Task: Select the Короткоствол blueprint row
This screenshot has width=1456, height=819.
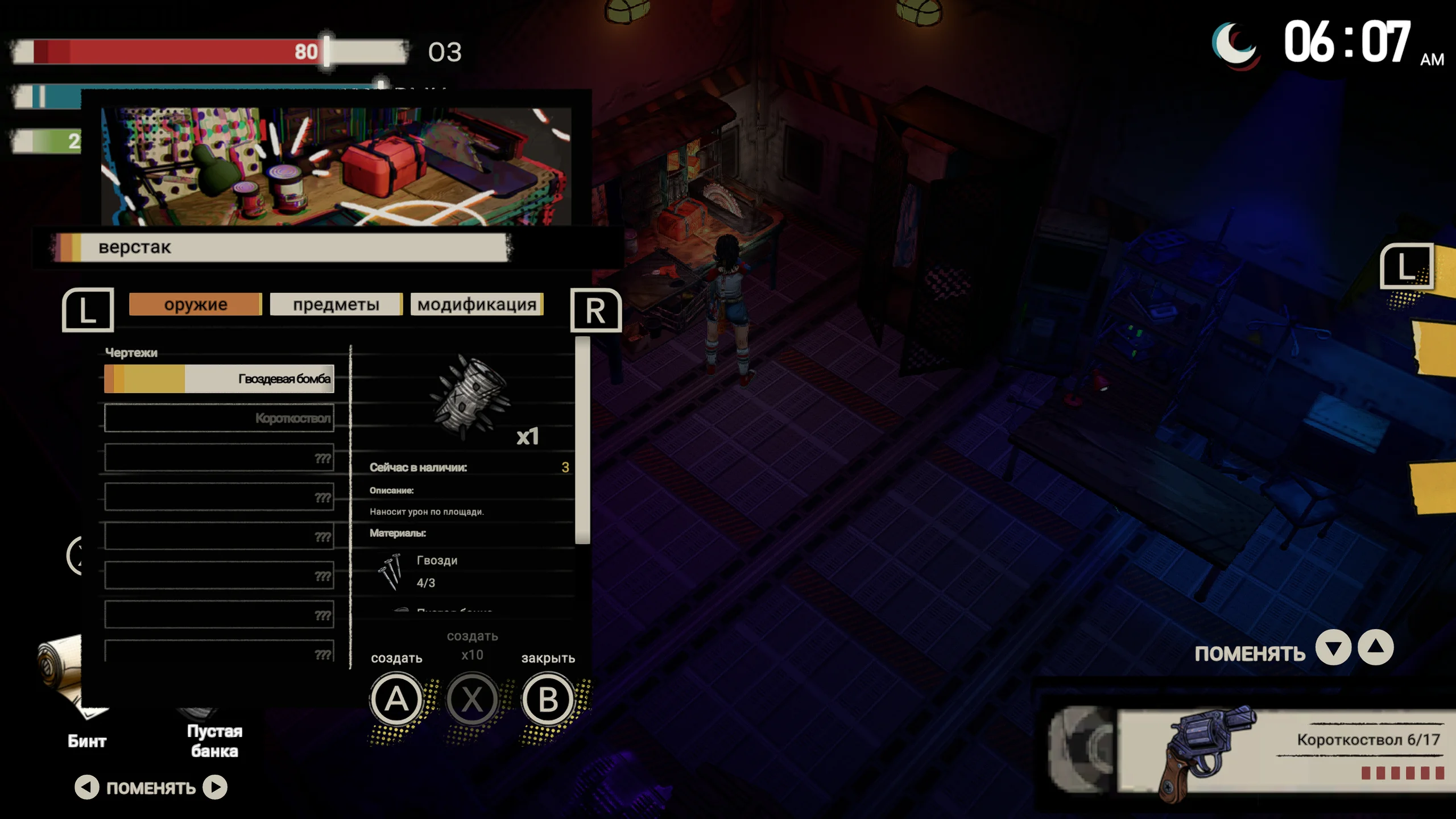Action: click(219, 418)
